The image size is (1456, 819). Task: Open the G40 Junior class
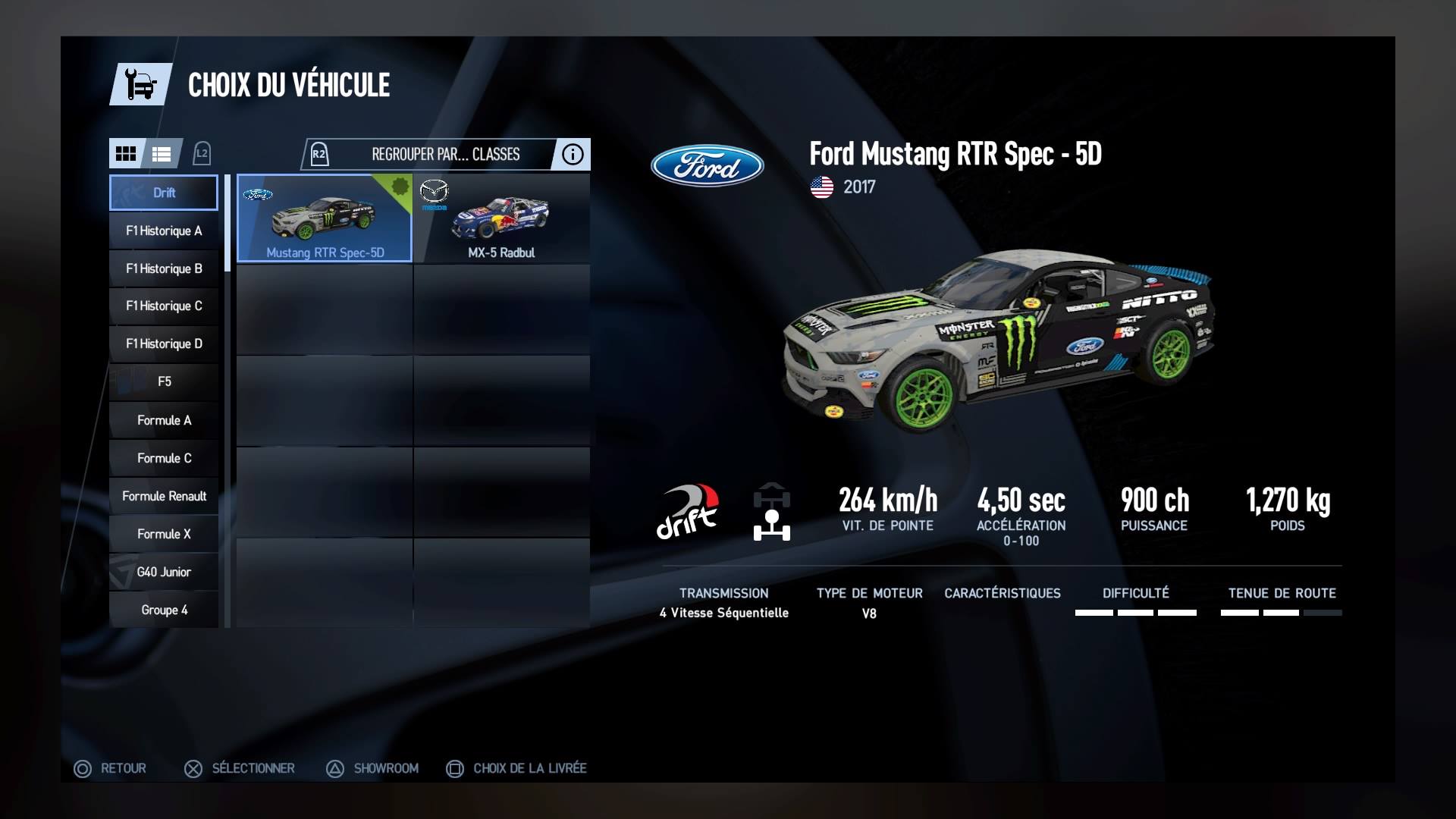point(164,572)
